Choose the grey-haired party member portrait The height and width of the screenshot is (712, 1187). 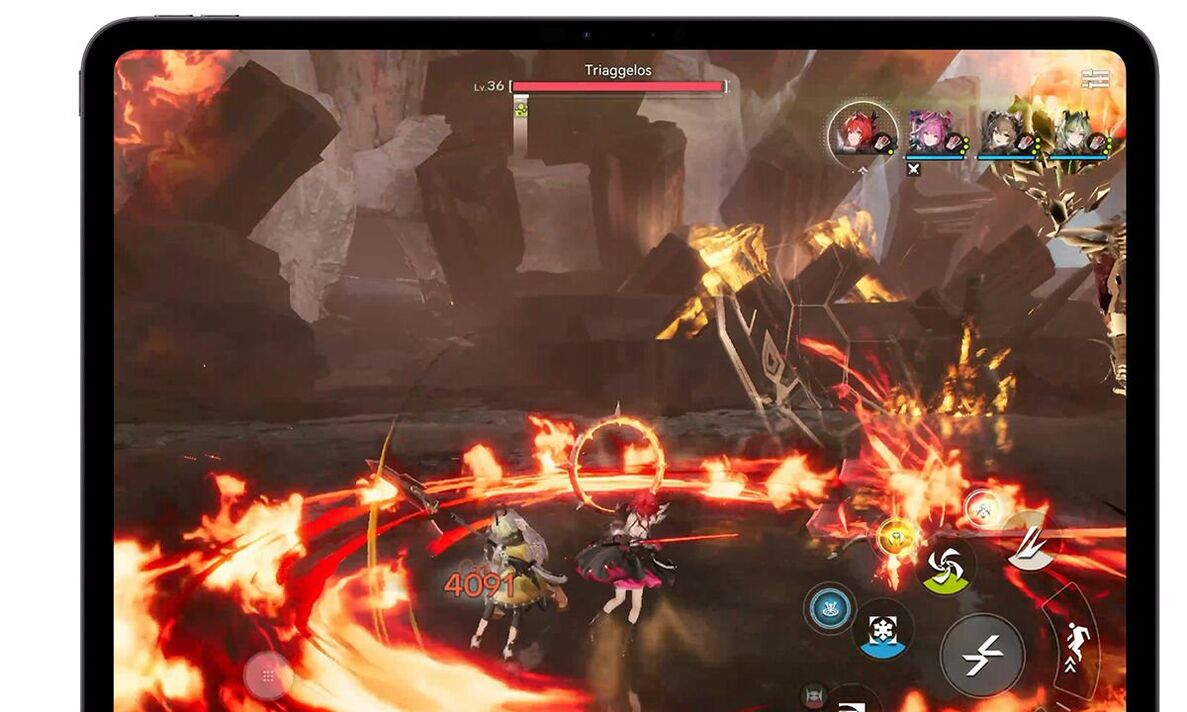(x=1003, y=131)
